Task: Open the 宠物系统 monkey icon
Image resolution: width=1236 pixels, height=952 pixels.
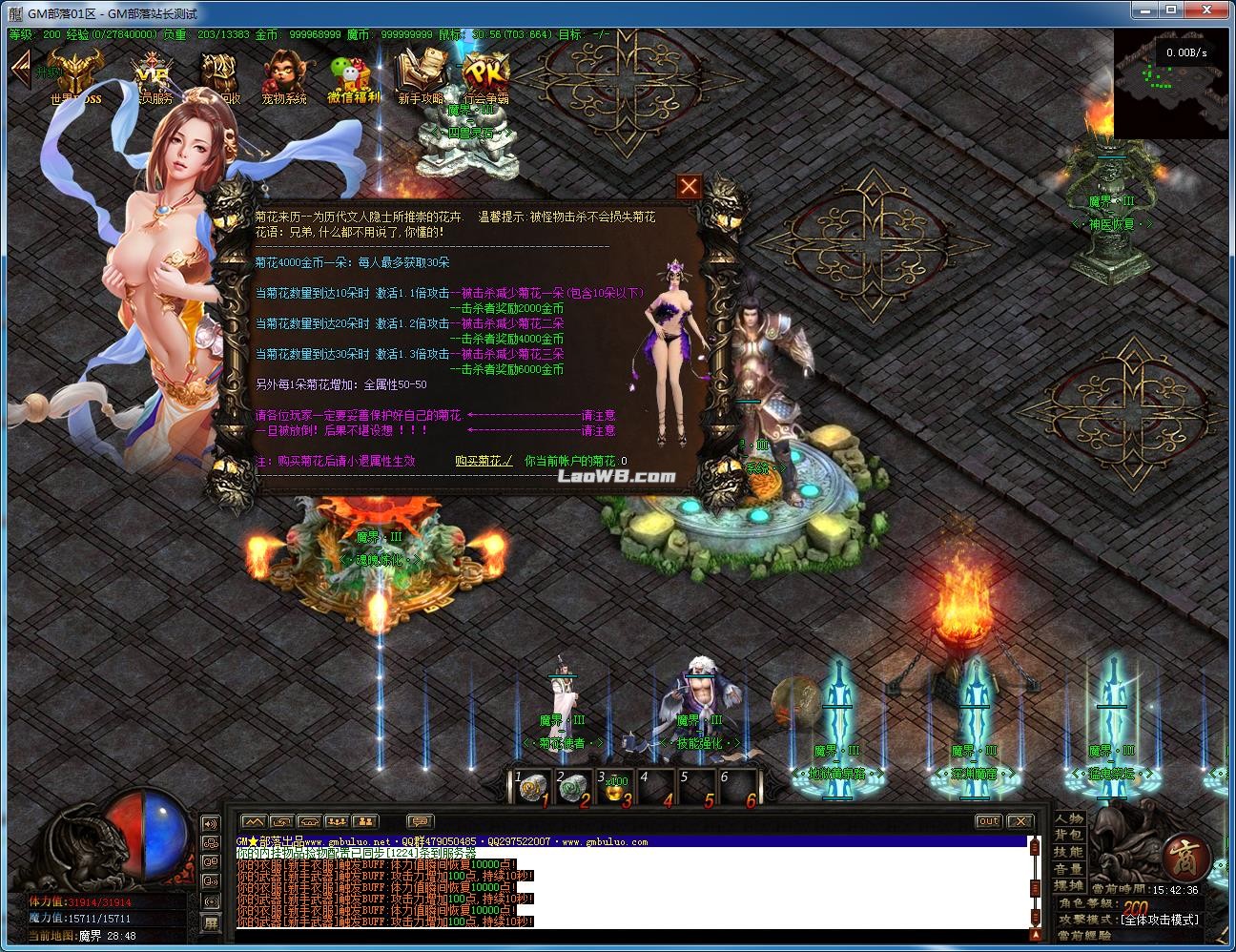Action: point(284,76)
